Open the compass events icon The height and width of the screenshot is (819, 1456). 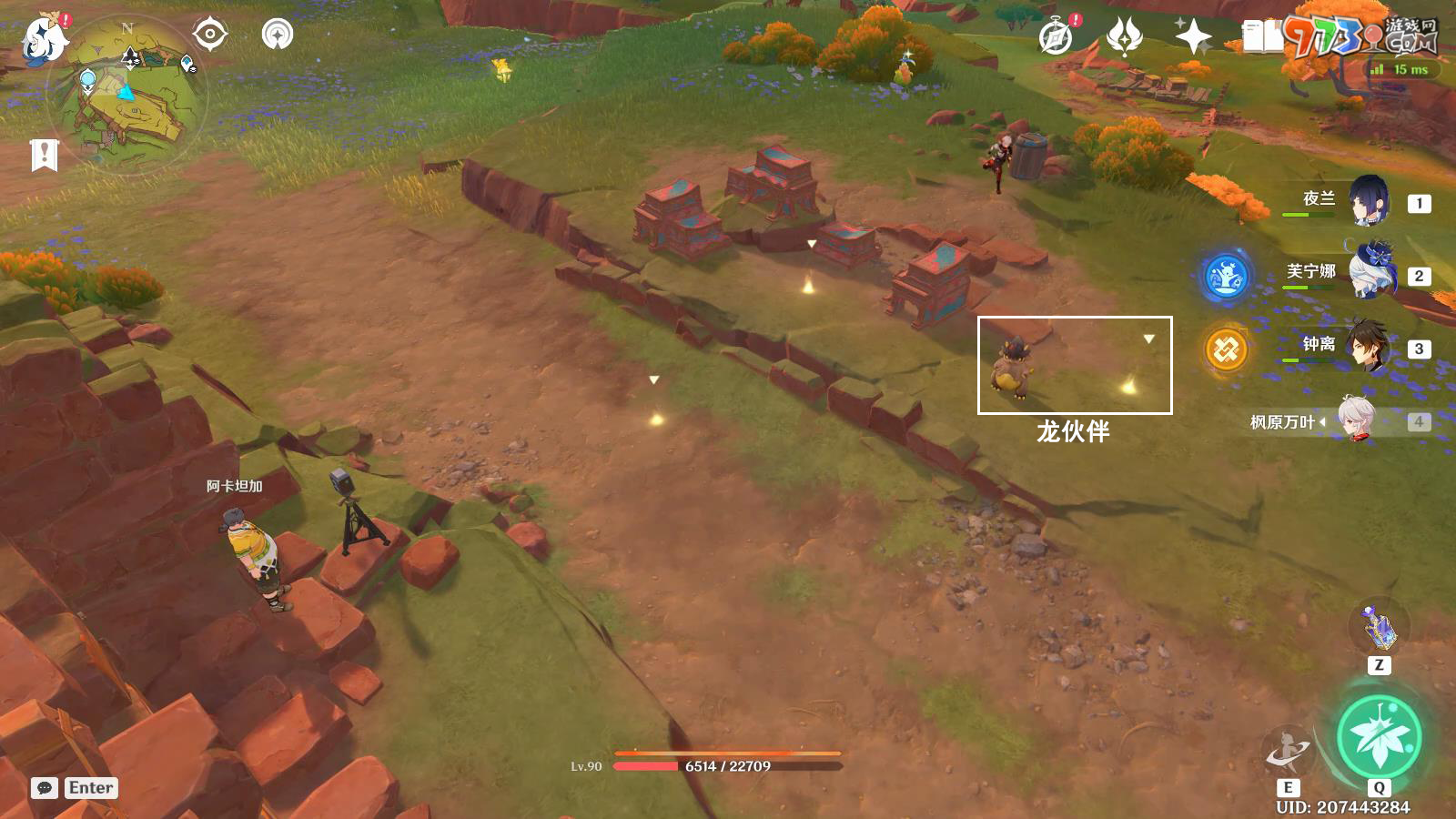(1057, 37)
